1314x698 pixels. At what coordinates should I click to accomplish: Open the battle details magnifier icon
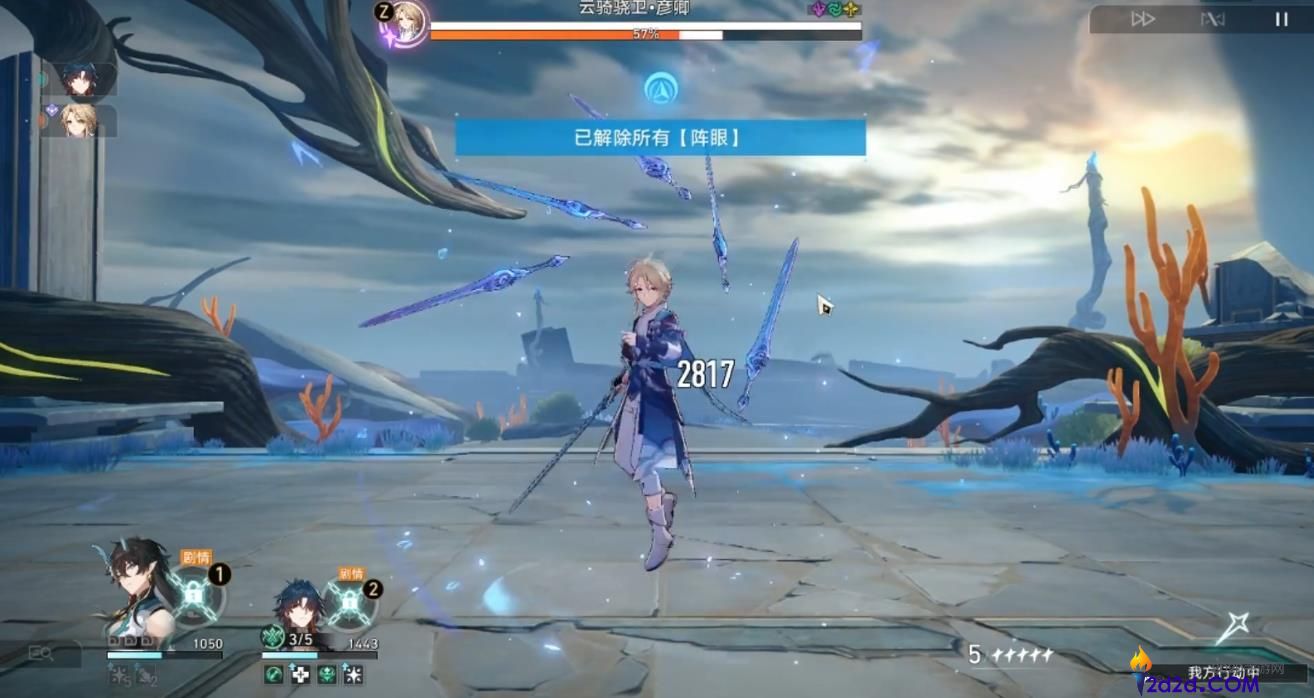[41, 654]
